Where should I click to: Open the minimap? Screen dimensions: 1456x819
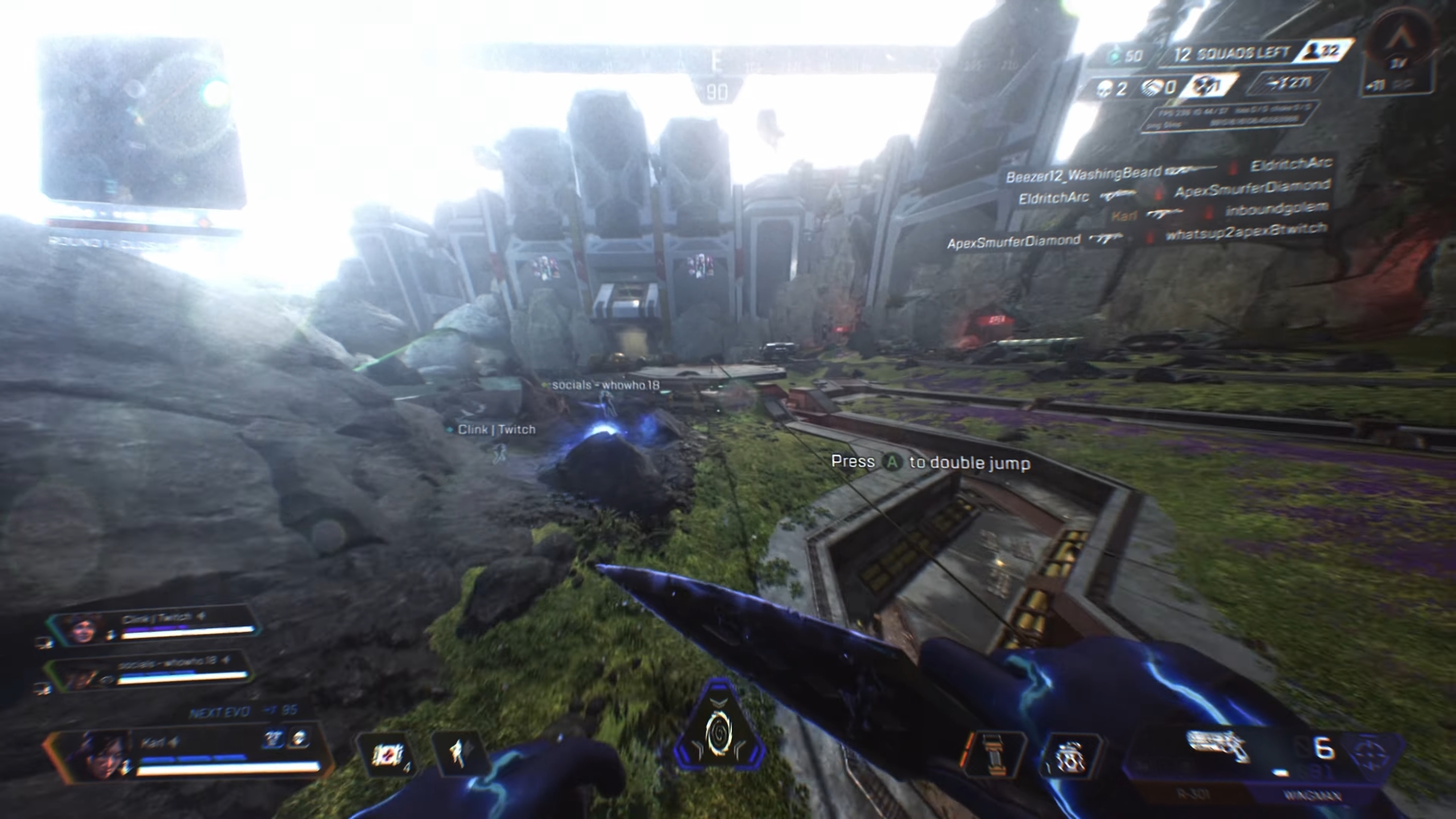142,122
